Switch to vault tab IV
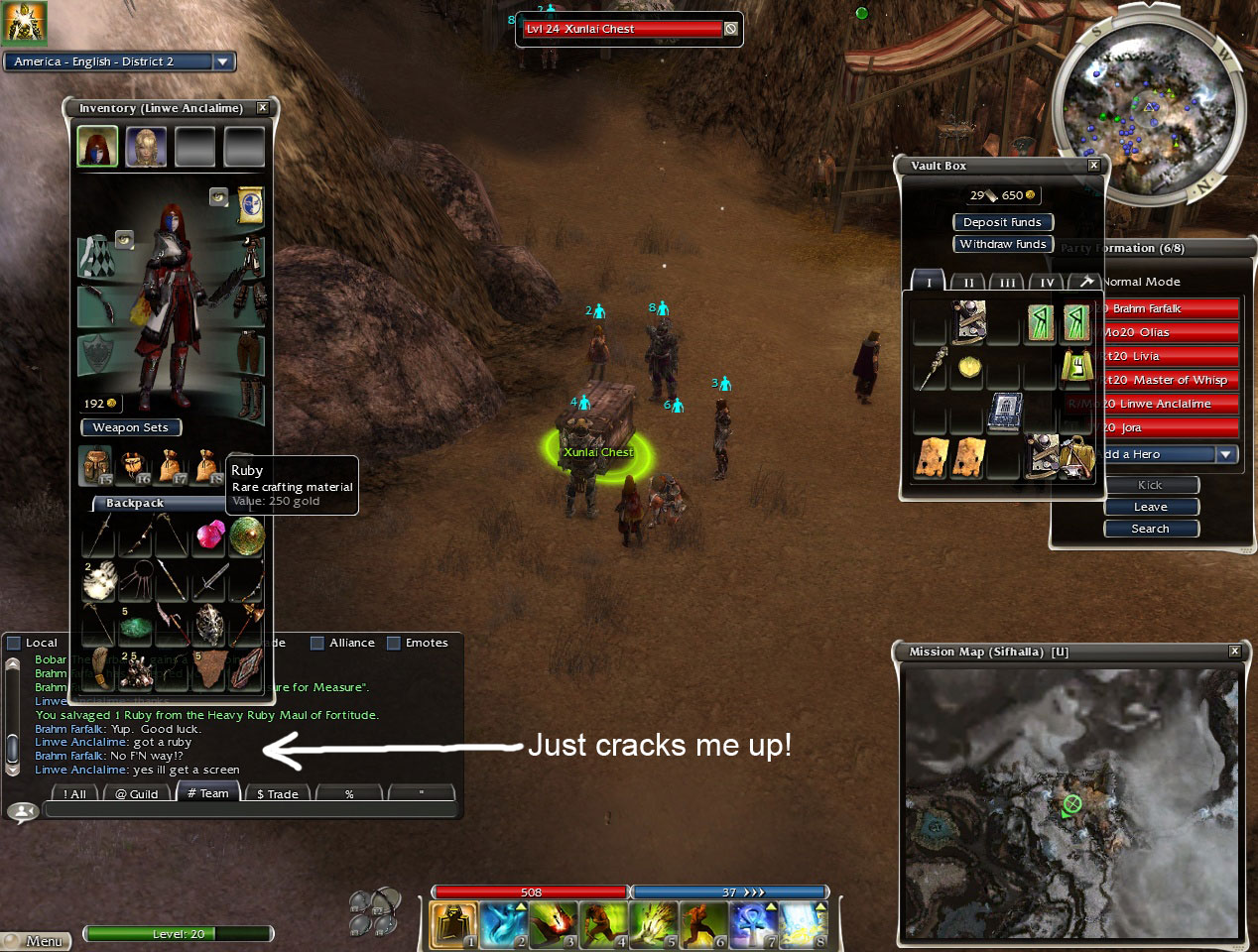The width and height of the screenshot is (1258, 952). click(x=1047, y=283)
